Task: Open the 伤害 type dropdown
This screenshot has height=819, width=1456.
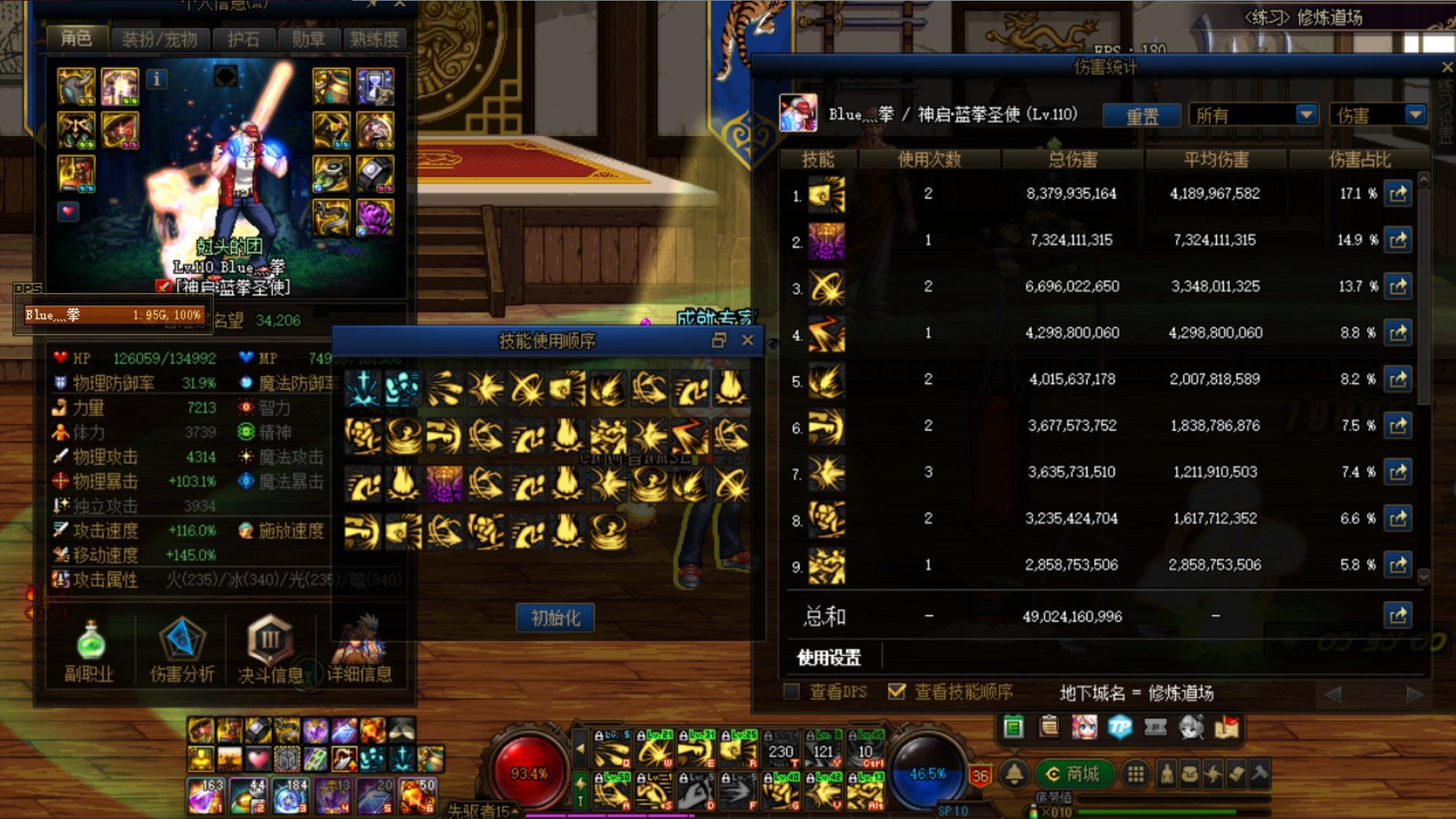Action: [1376, 115]
